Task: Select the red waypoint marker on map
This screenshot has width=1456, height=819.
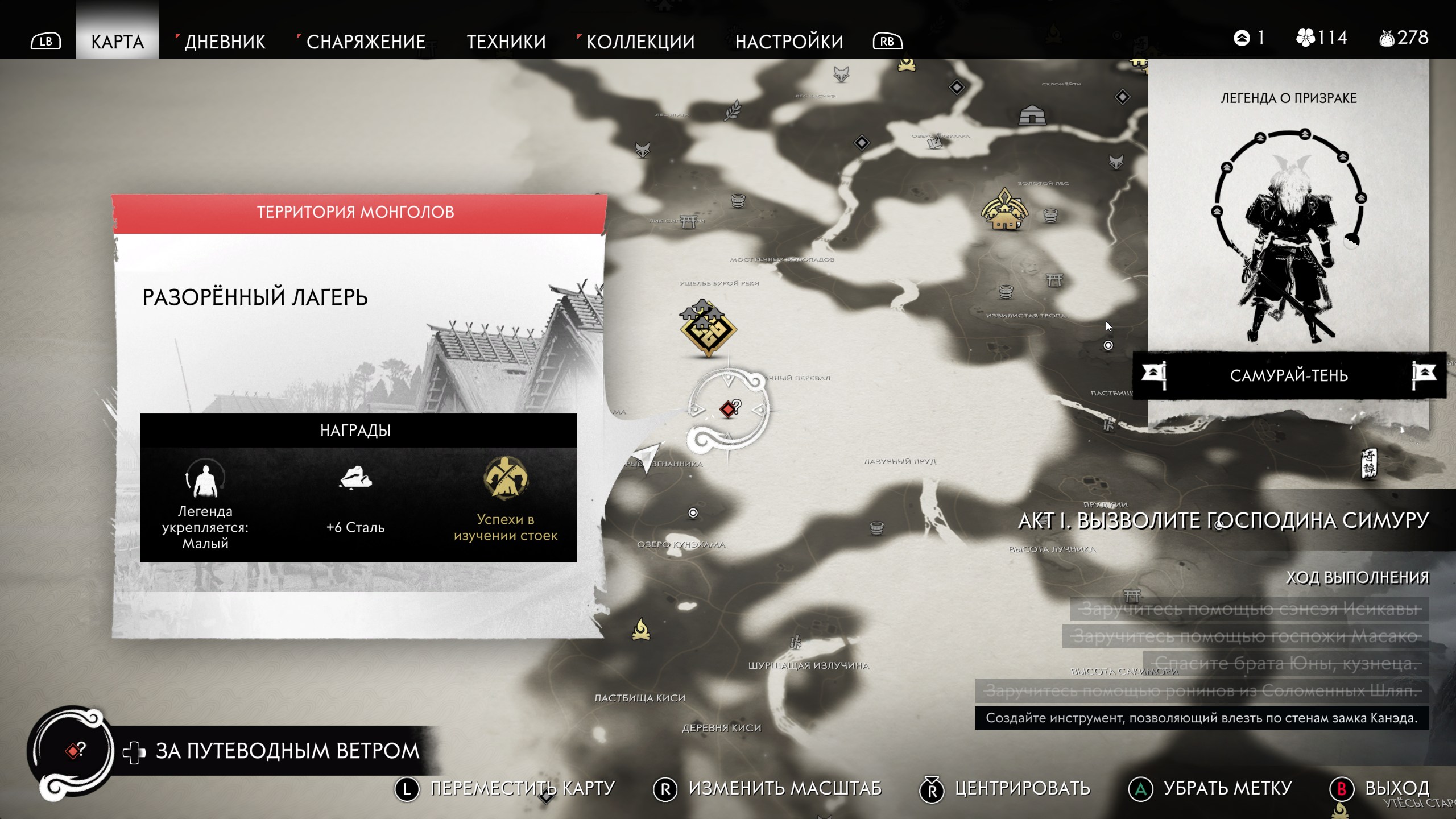Action: (x=729, y=409)
